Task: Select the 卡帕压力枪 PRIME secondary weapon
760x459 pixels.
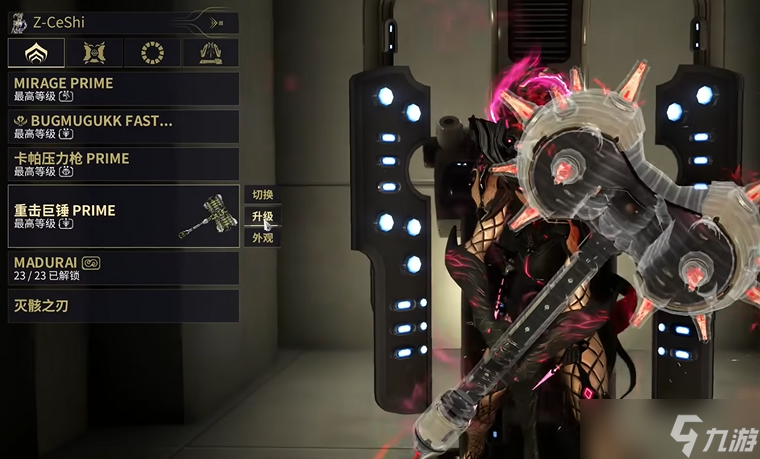Action: (x=123, y=164)
